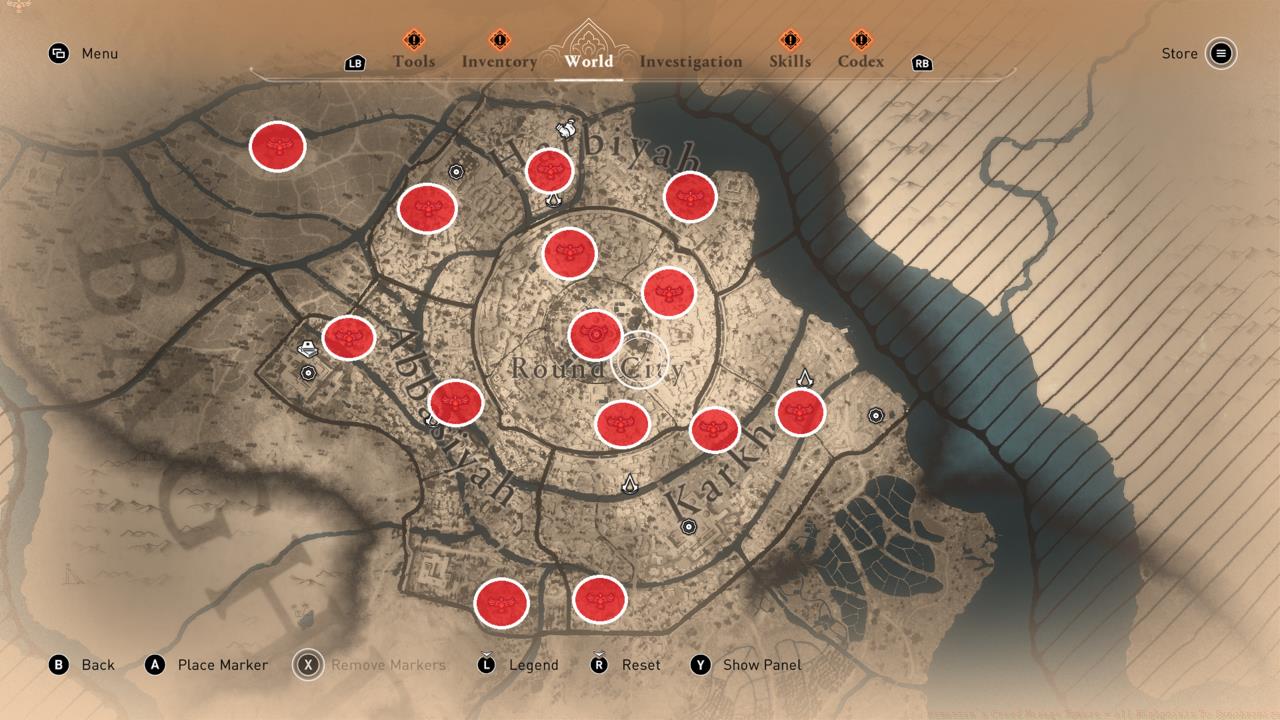Viewport: 1280px width, 720px height.
Task: Click the Assassin Bureau icon below Harbiyah
Action: (x=553, y=201)
